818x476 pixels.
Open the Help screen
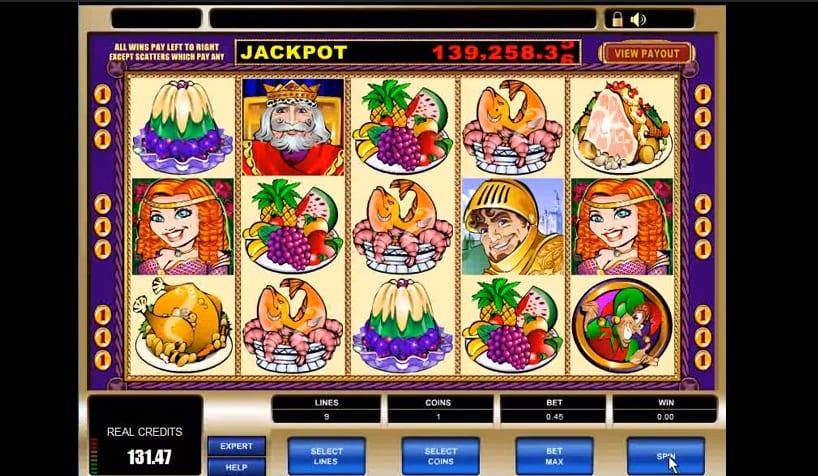pos(236,466)
